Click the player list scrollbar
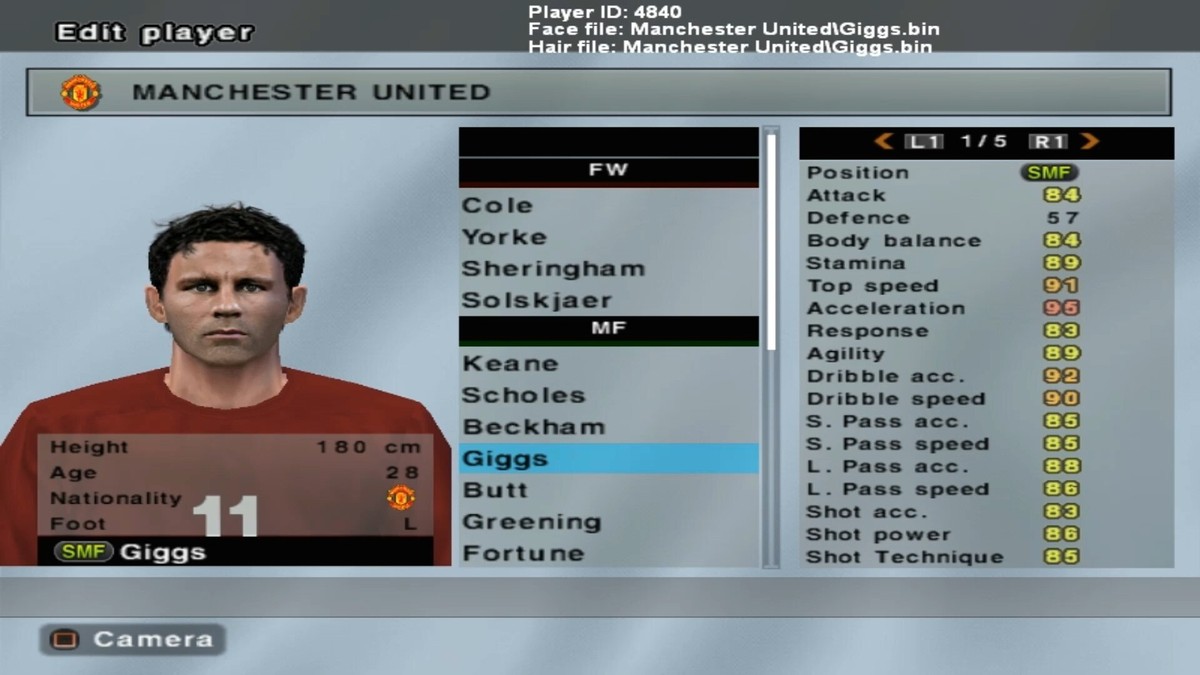Viewport: 1200px width, 675px height. [771, 240]
